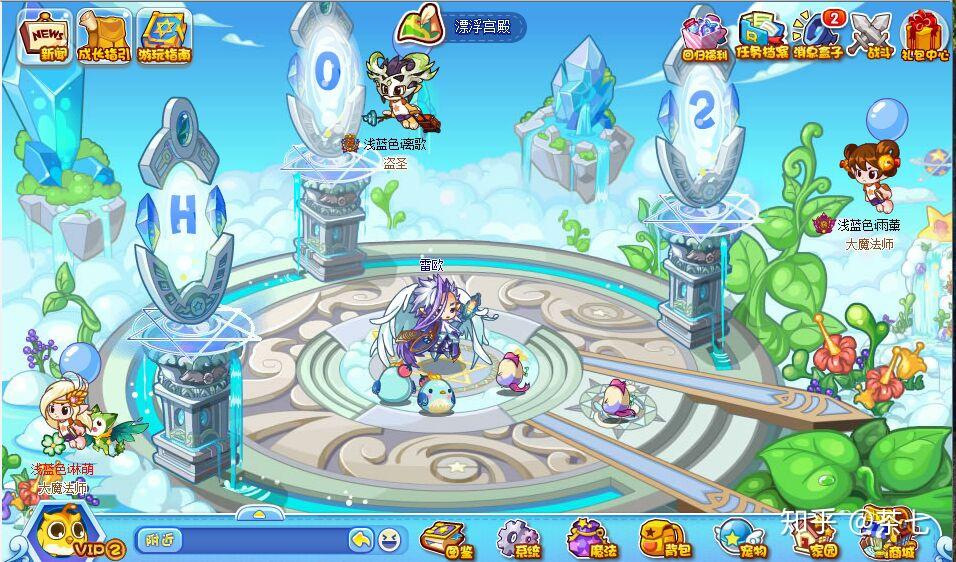Expand the chat panel with the arrow tab
Screen dimensions: 956x562
(259, 514)
